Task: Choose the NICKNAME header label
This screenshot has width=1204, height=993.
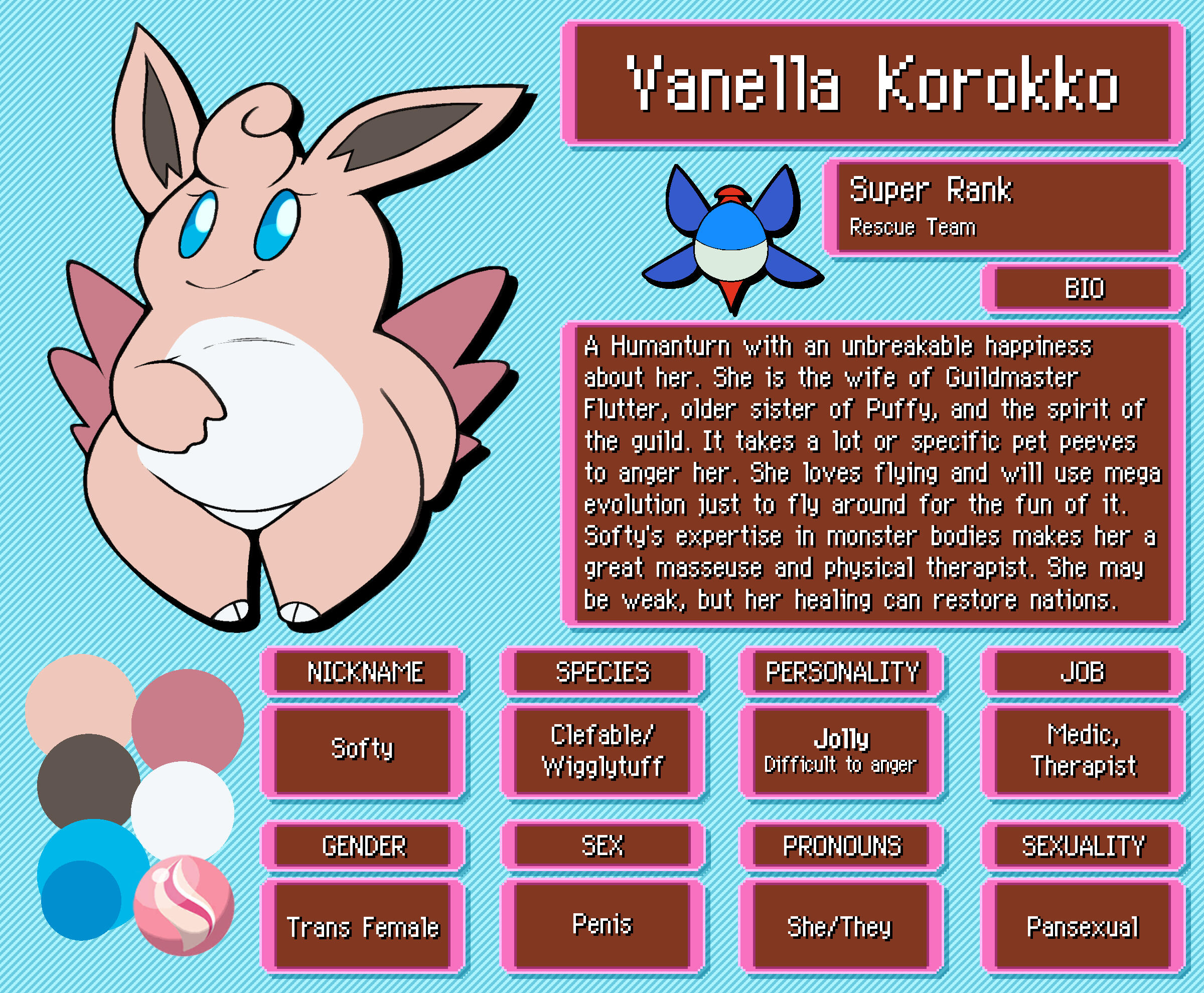Action: coord(364,672)
